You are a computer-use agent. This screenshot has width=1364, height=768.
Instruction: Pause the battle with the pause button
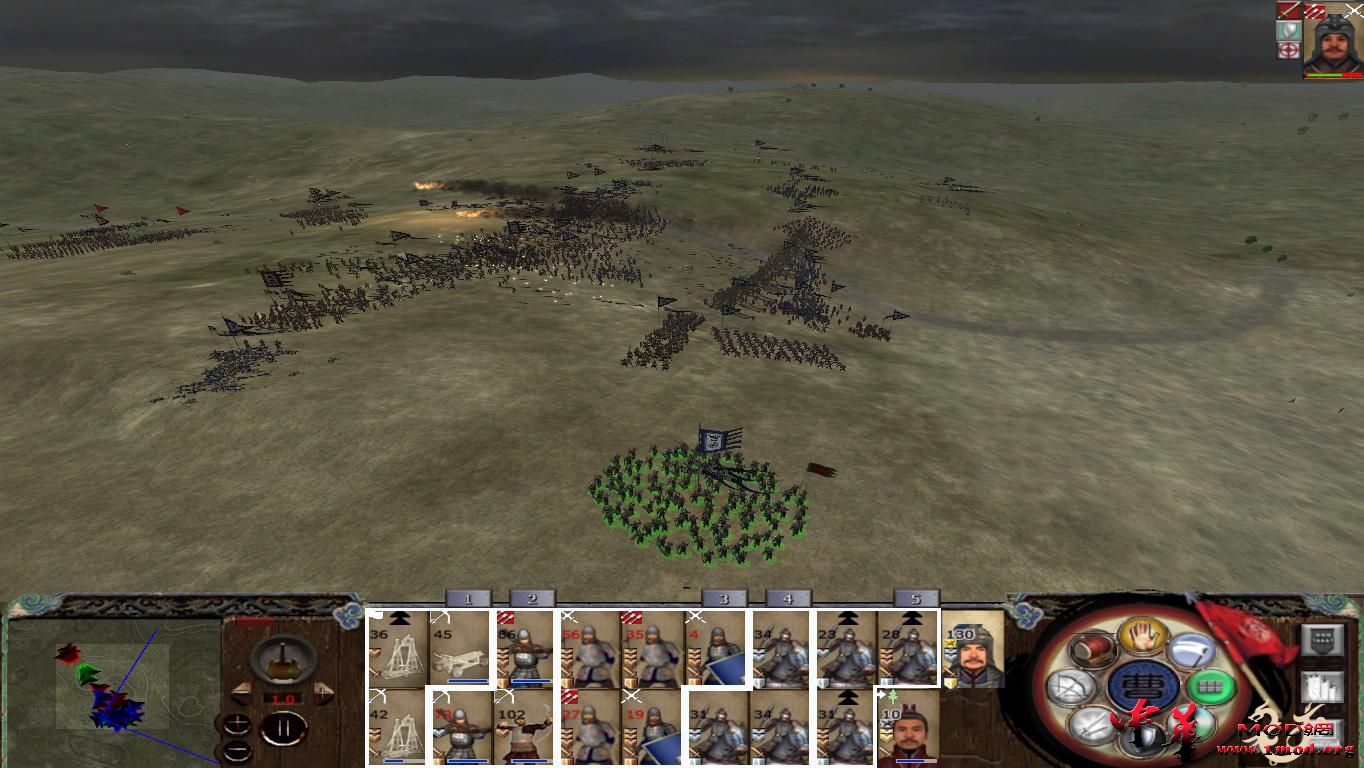pos(284,729)
